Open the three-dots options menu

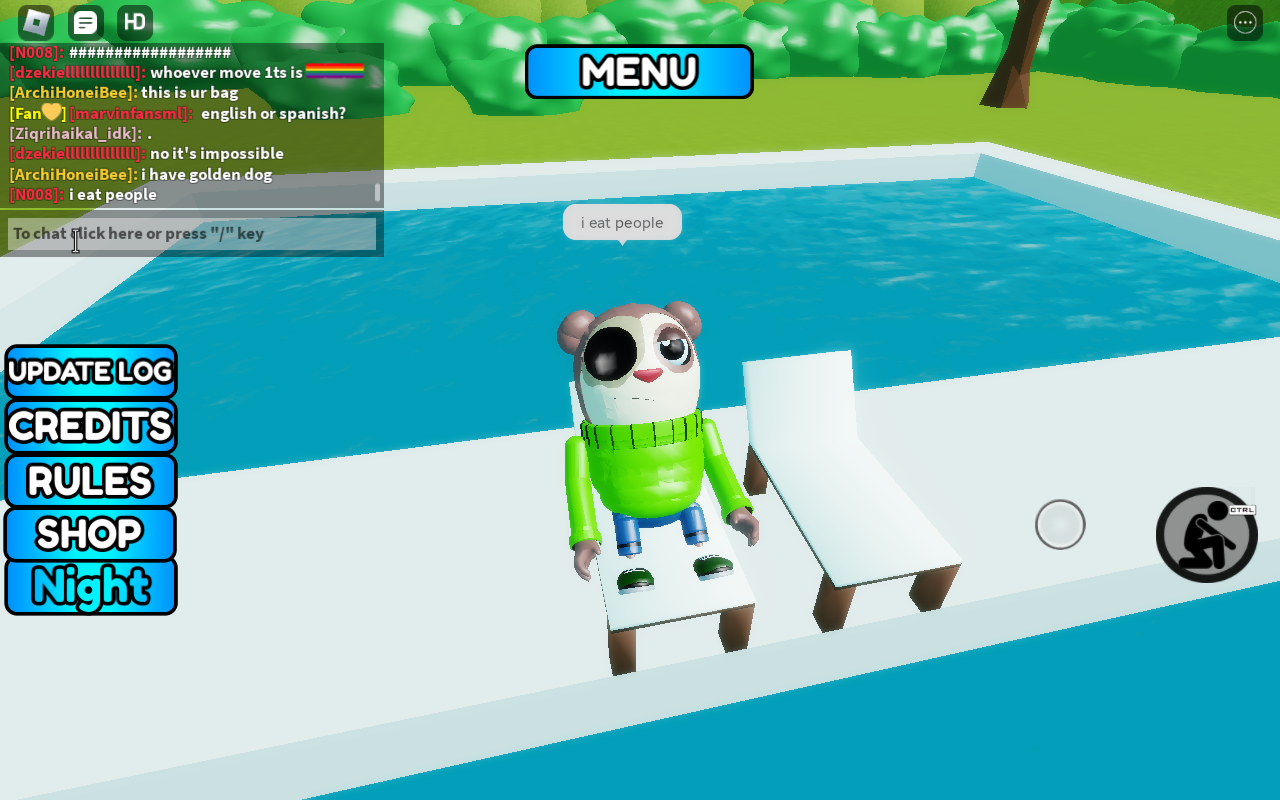point(1245,22)
